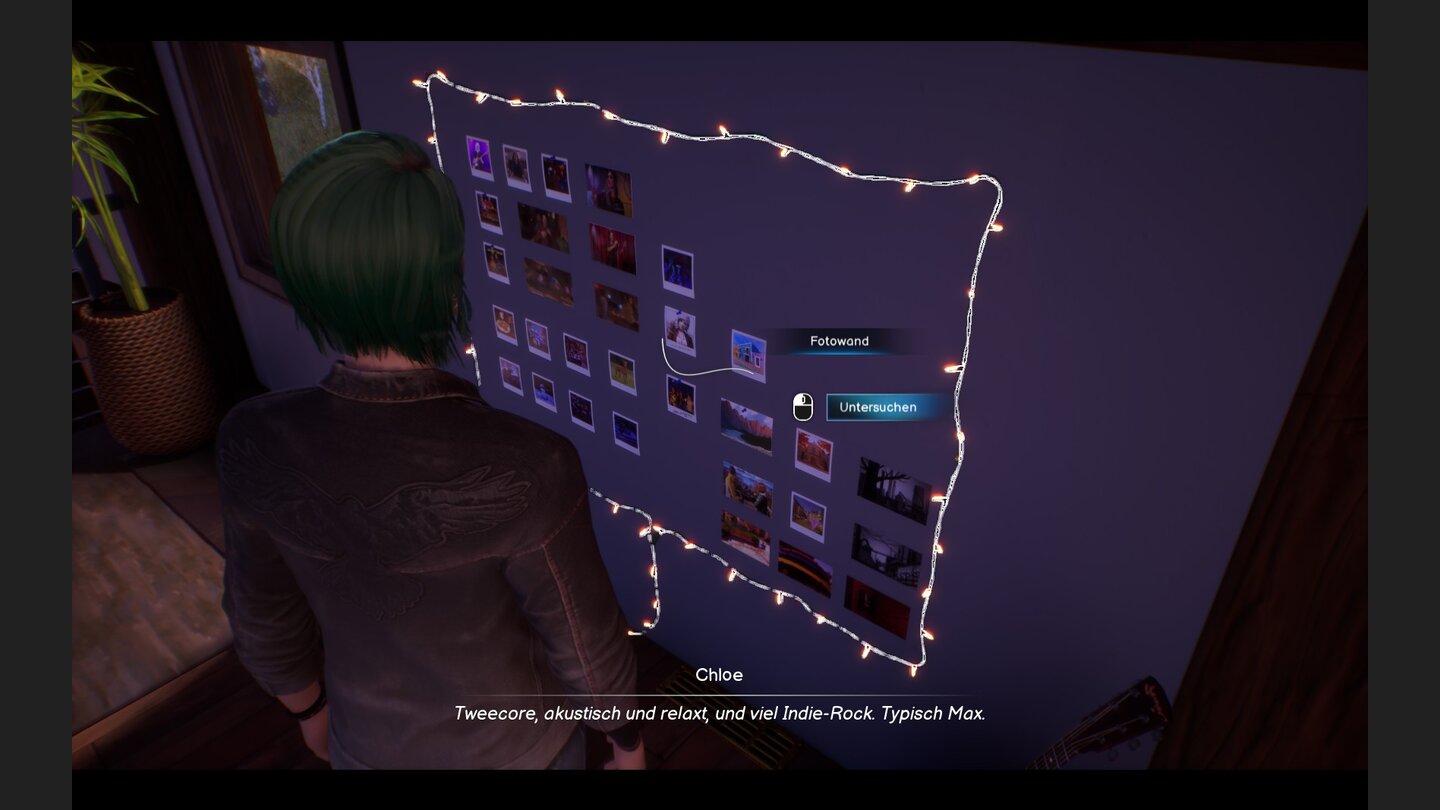The image size is (1440, 810).
Task: Click the Polaroid of the person in hat
Action: [680, 329]
